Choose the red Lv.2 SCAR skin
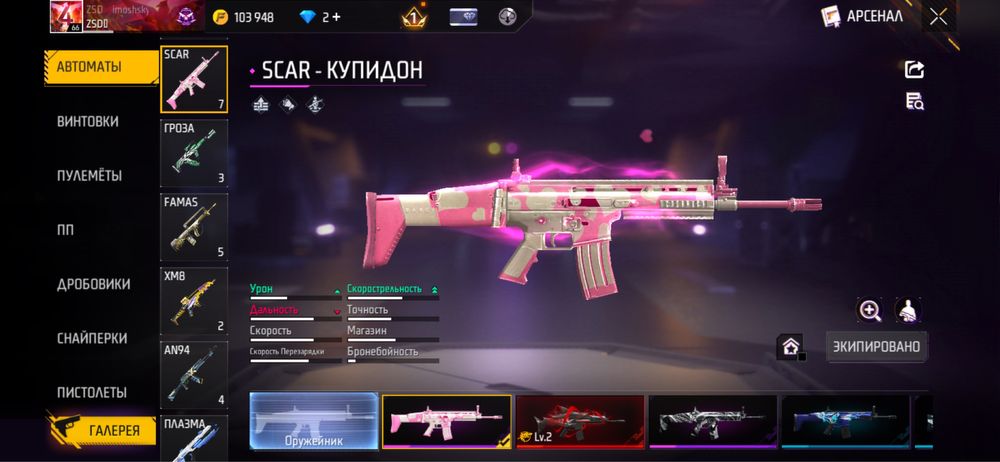Viewport: 1000px width, 462px height. (579, 420)
